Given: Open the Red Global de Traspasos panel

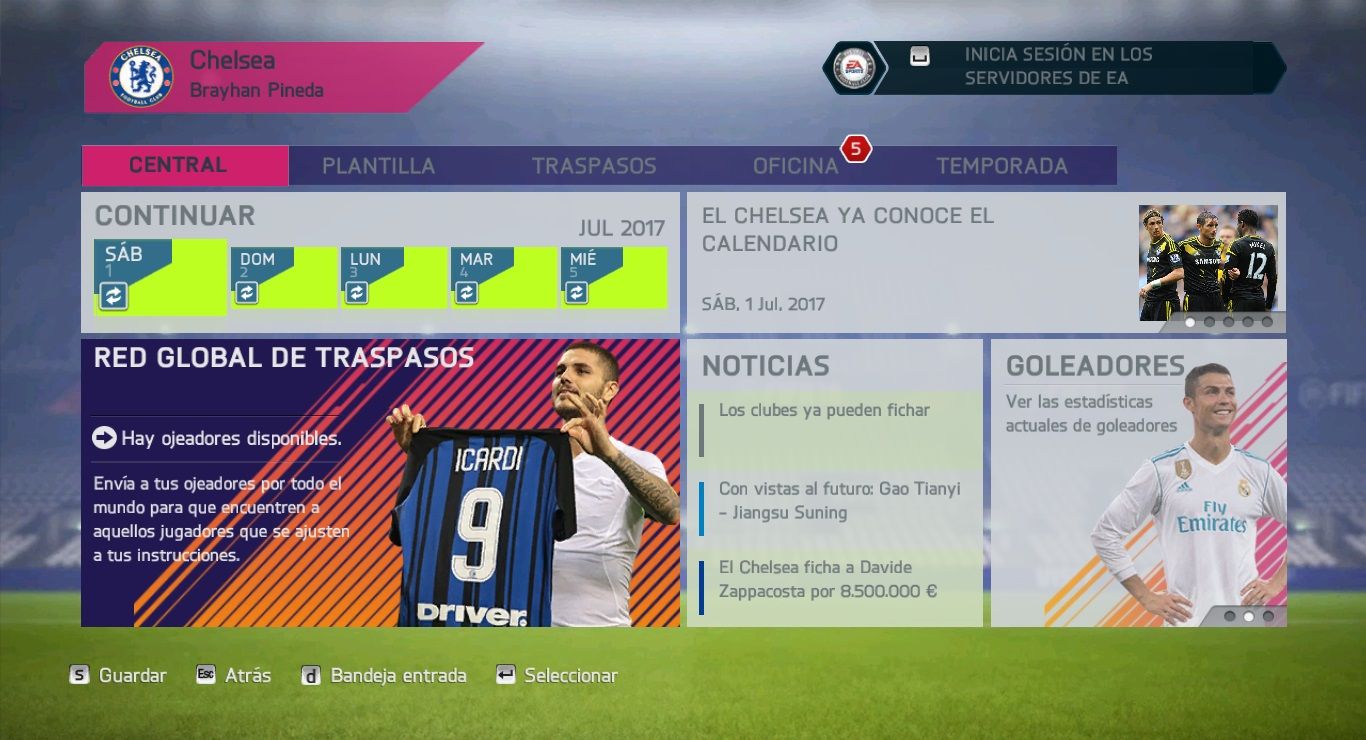Looking at the screenshot, I should (380, 483).
